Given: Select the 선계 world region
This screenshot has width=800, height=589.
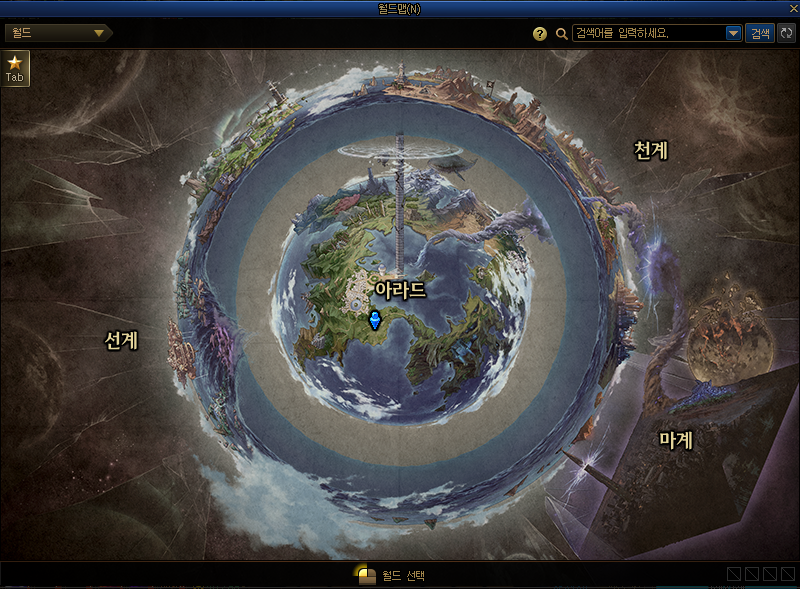Looking at the screenshot, I should (x=121, y=340).
